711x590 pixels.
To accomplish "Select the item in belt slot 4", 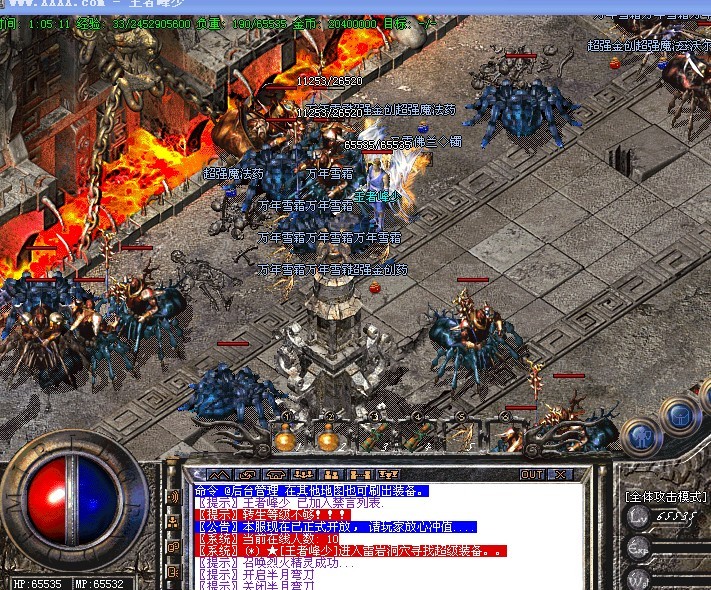I will pos(416,437).
